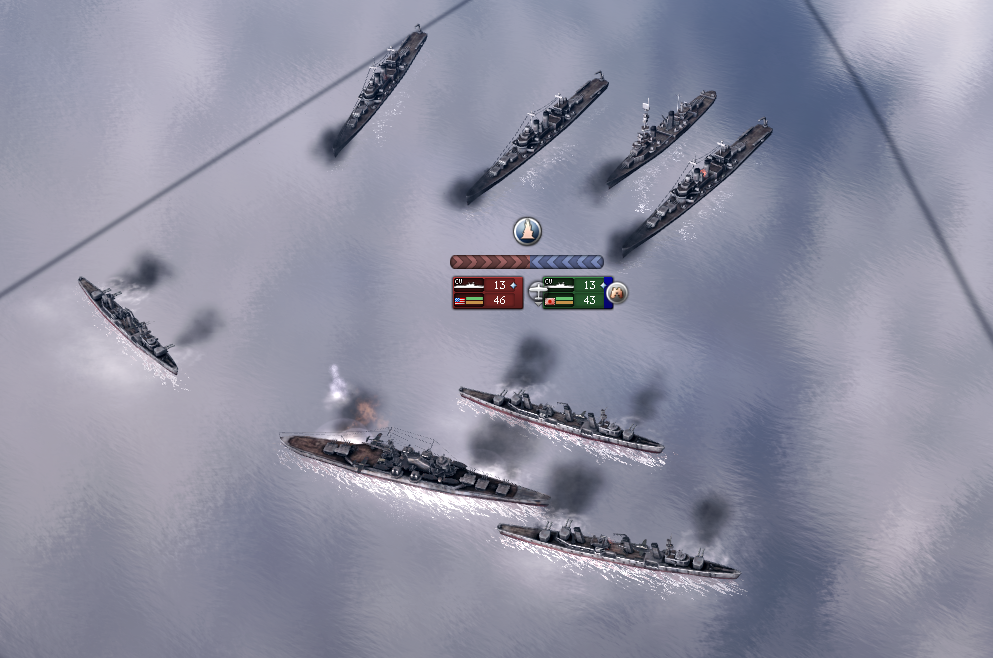Select the red American fleet counter

pos(487,293)
